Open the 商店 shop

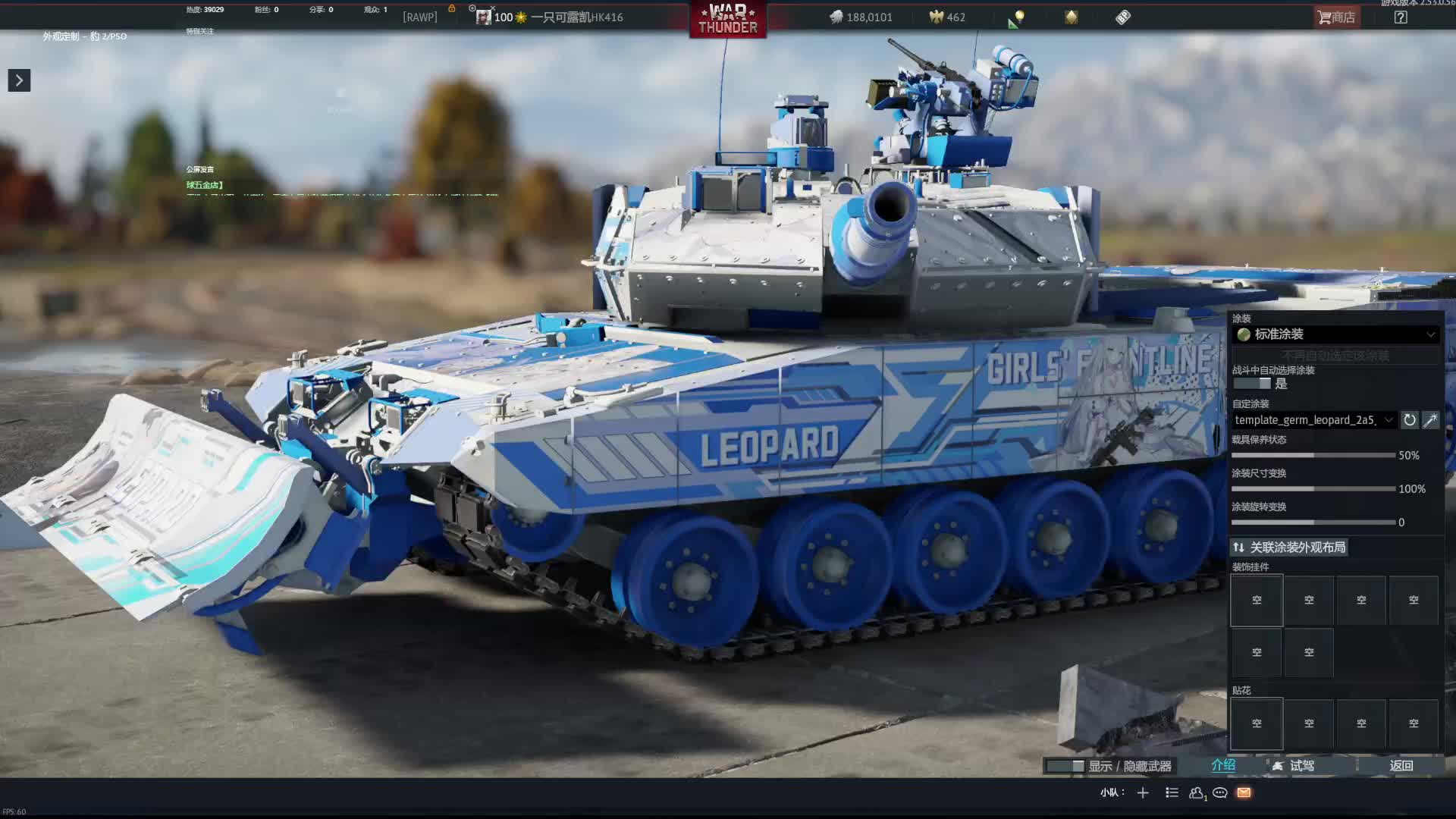1337,17
